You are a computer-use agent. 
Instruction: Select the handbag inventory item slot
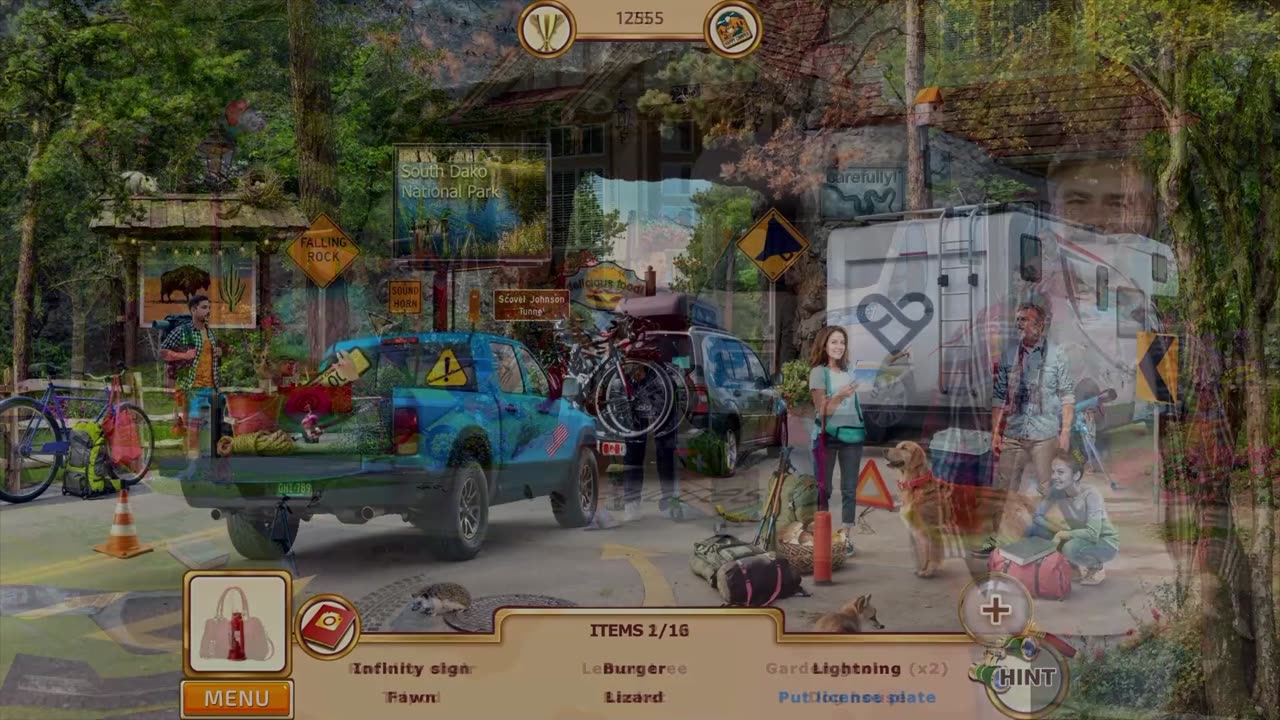pos(238,624)
